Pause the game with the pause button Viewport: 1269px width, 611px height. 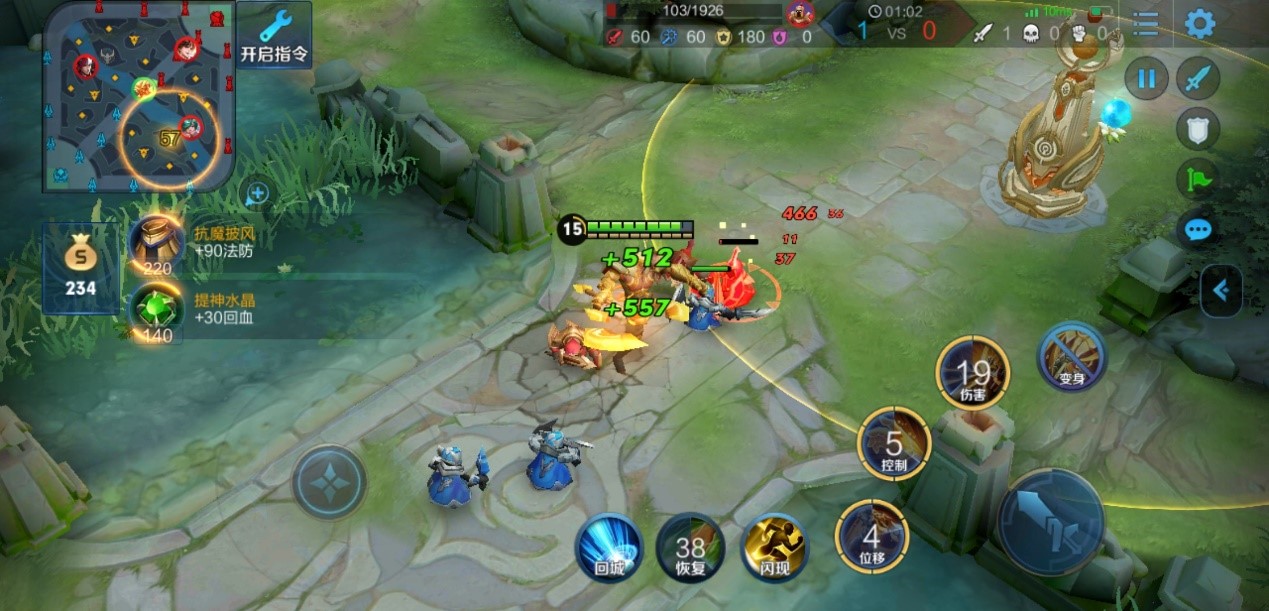(x=1147, y=79)
